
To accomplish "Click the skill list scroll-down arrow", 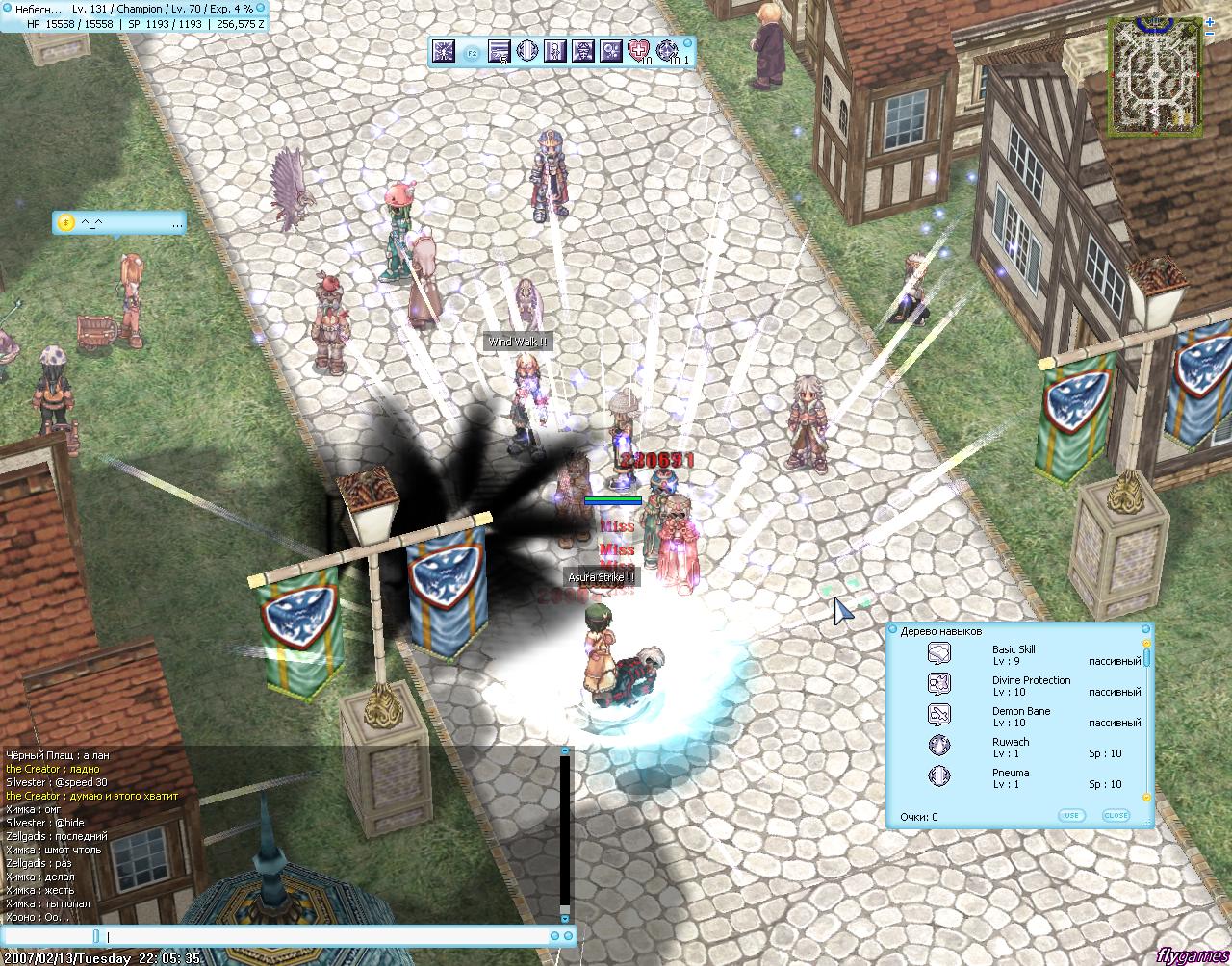I will click(1146, 798).
